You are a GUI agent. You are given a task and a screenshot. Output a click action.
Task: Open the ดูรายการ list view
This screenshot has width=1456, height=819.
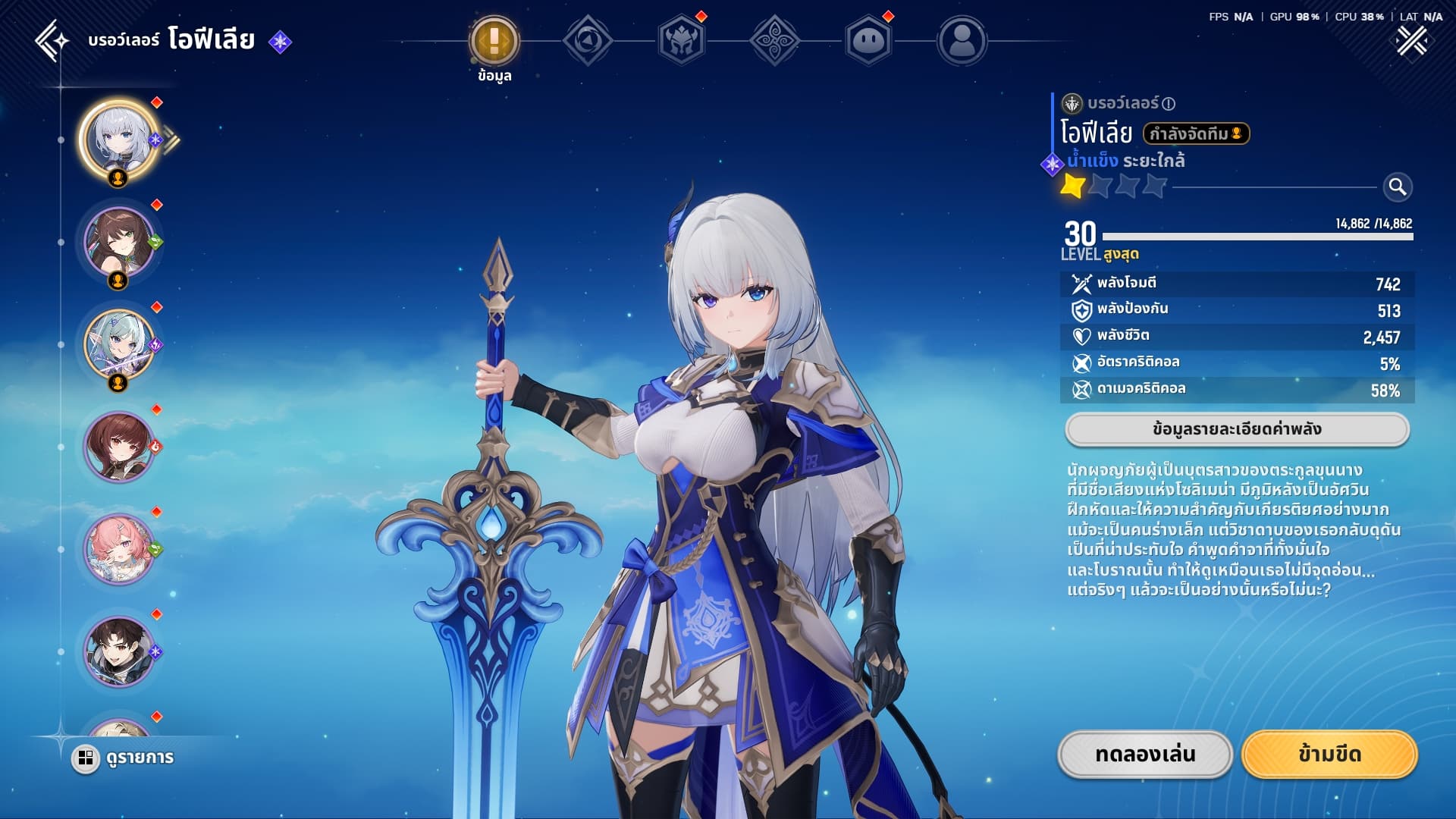124,758
